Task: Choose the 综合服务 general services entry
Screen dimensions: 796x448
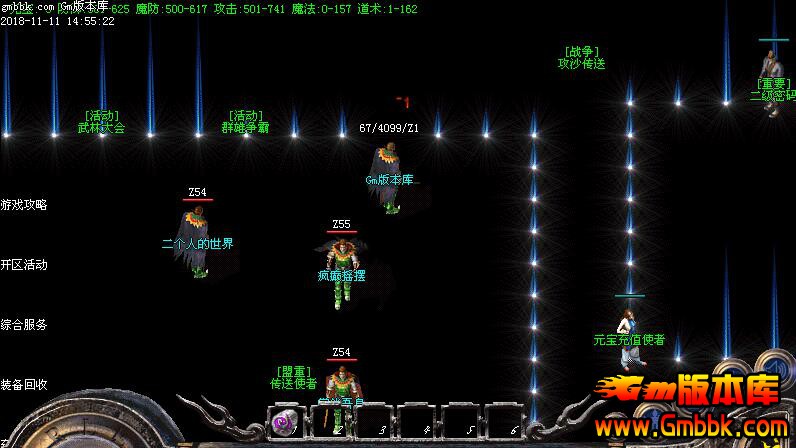Action: pyautogui.click(x=24, y=325)
